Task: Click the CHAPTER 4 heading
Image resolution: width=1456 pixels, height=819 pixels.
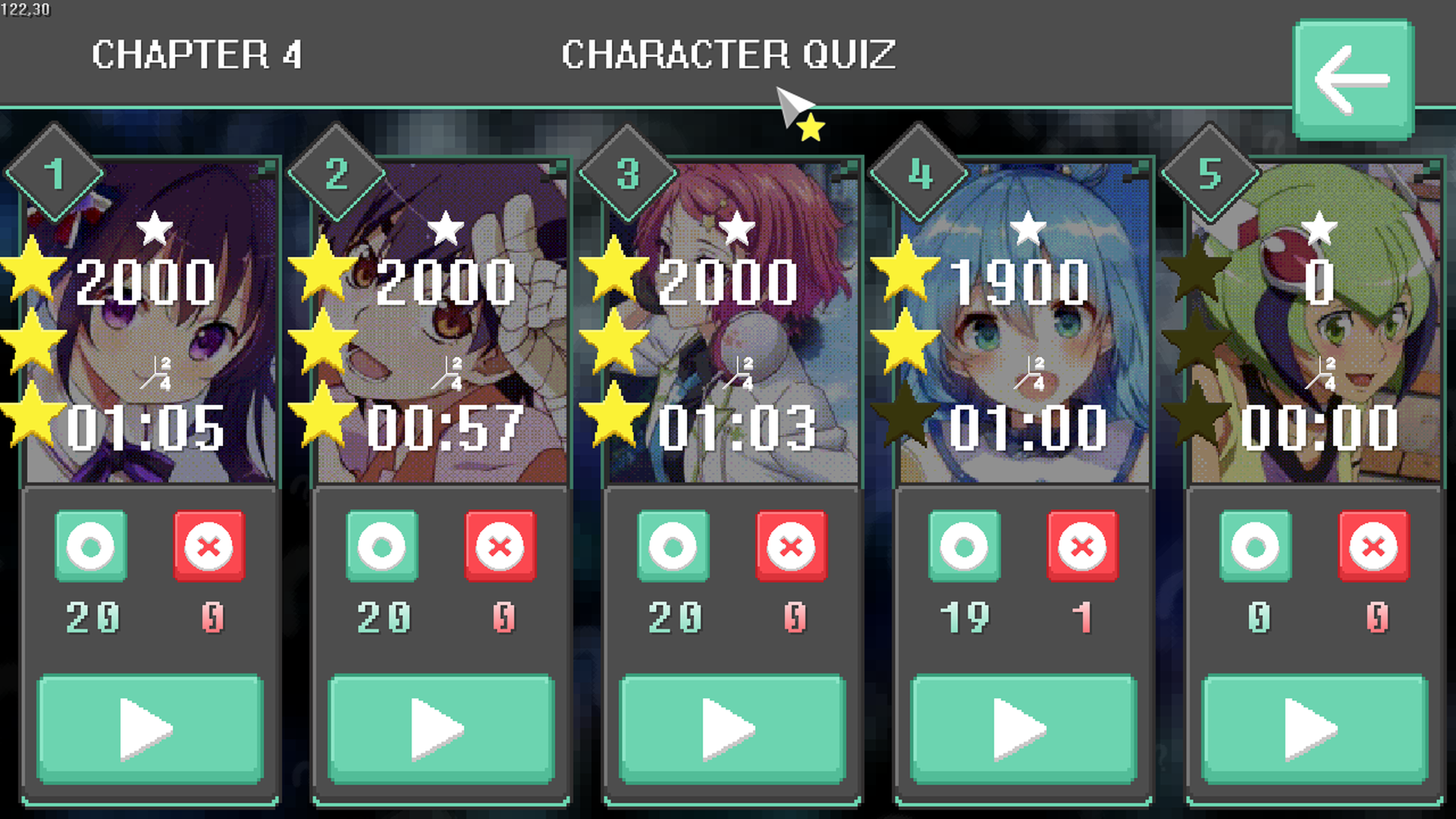Action: point(199,55)
